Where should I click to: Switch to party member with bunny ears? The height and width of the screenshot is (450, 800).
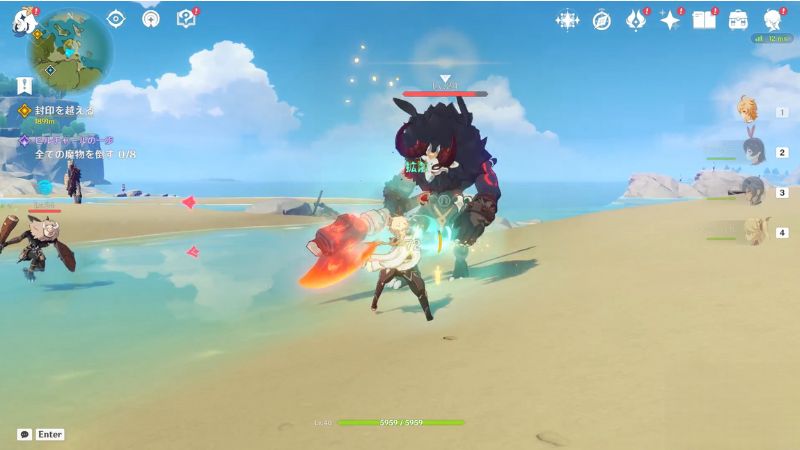tap(753, 151)
